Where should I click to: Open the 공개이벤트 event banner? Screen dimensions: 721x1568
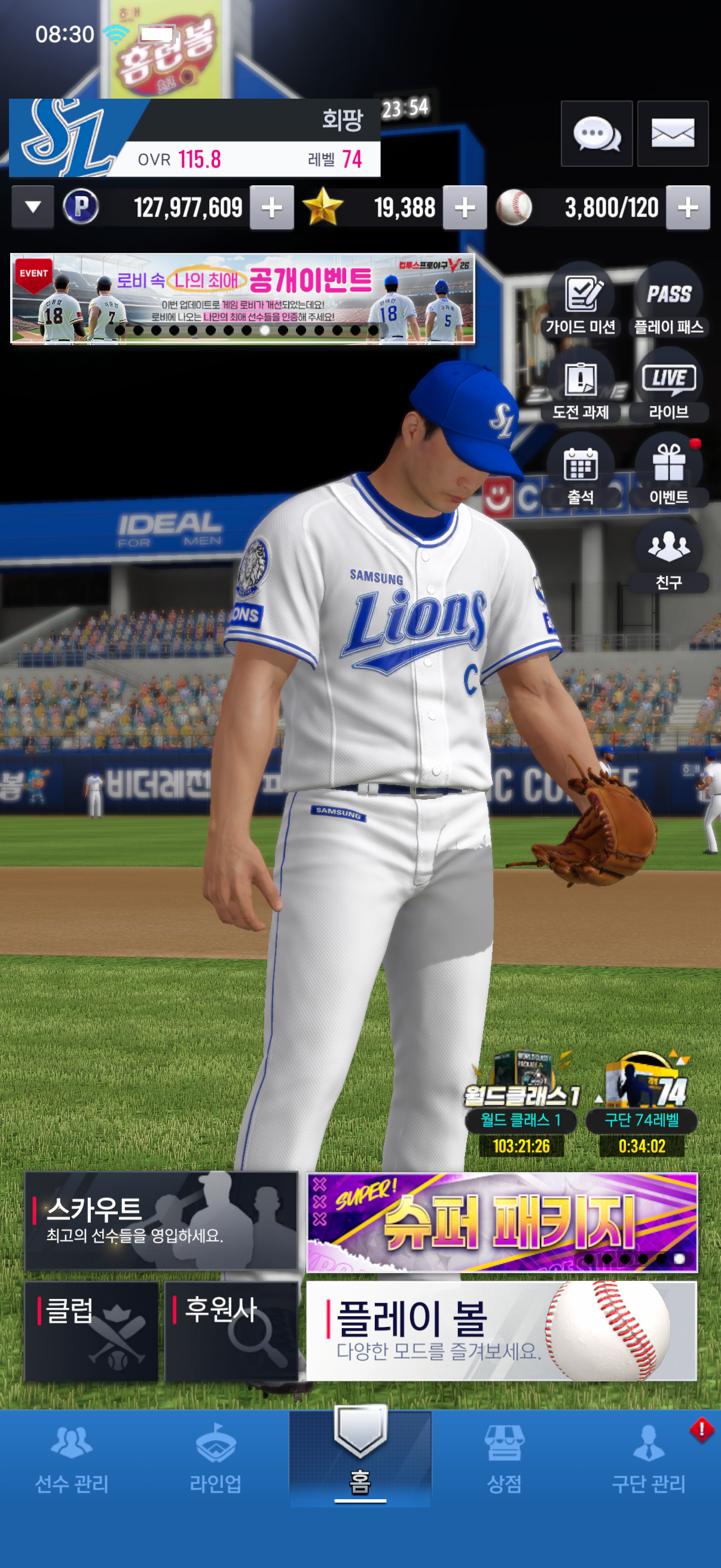coord(242,298)
